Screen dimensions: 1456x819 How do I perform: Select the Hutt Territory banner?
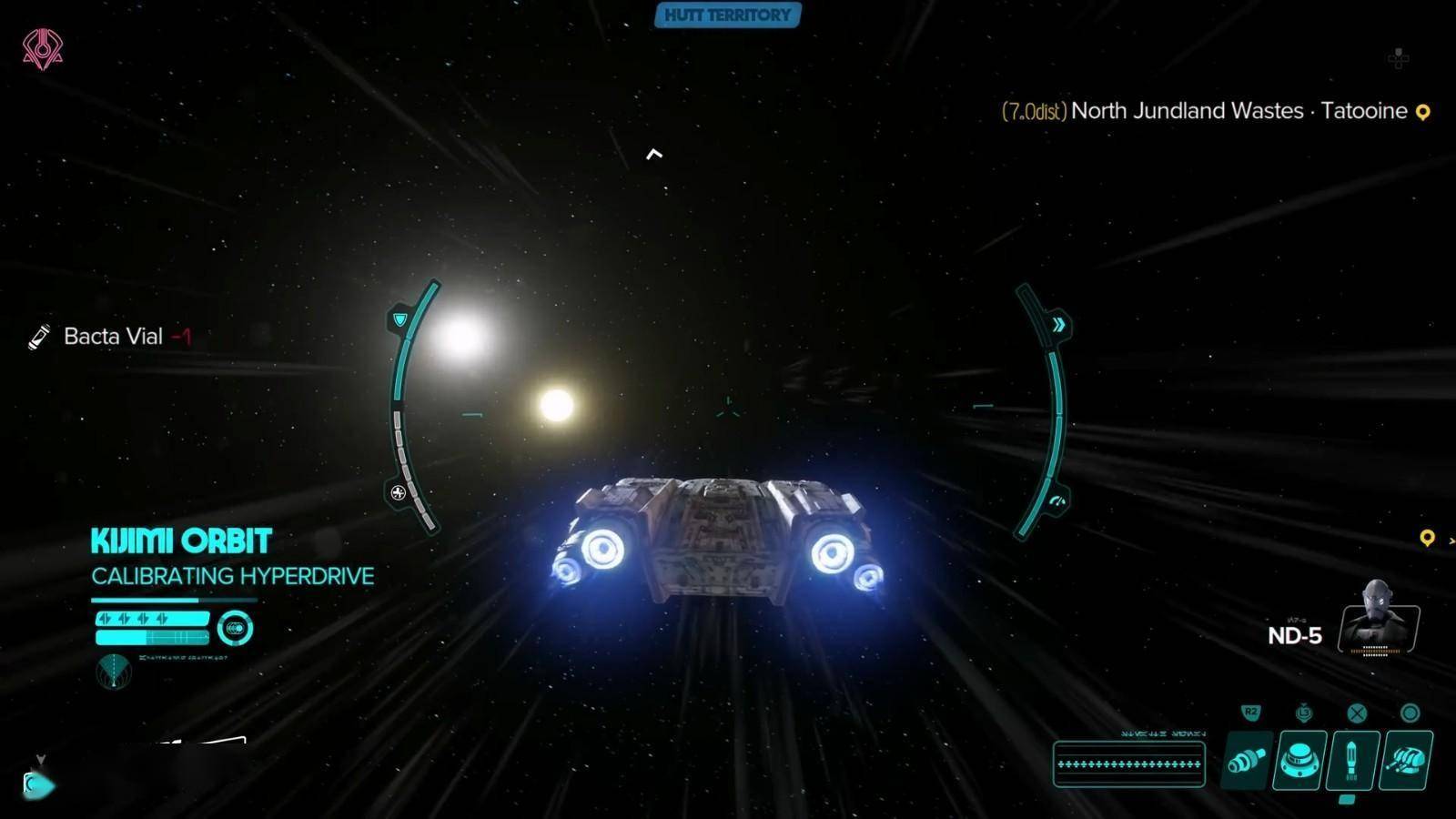click(727, 15)
